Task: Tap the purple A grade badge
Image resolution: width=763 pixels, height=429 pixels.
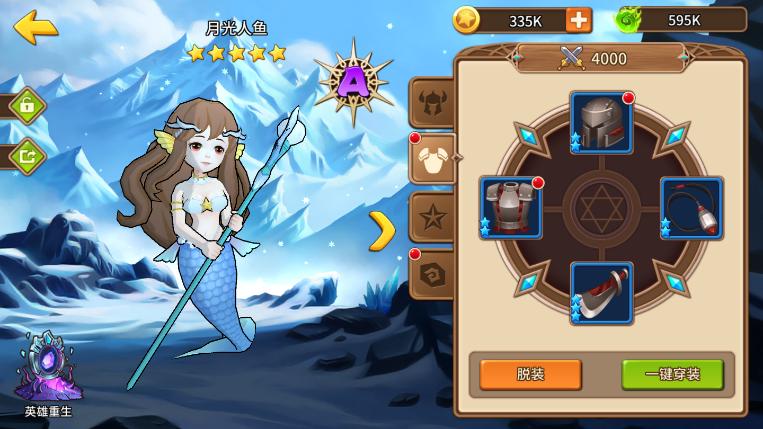Action: pos(352,82)
